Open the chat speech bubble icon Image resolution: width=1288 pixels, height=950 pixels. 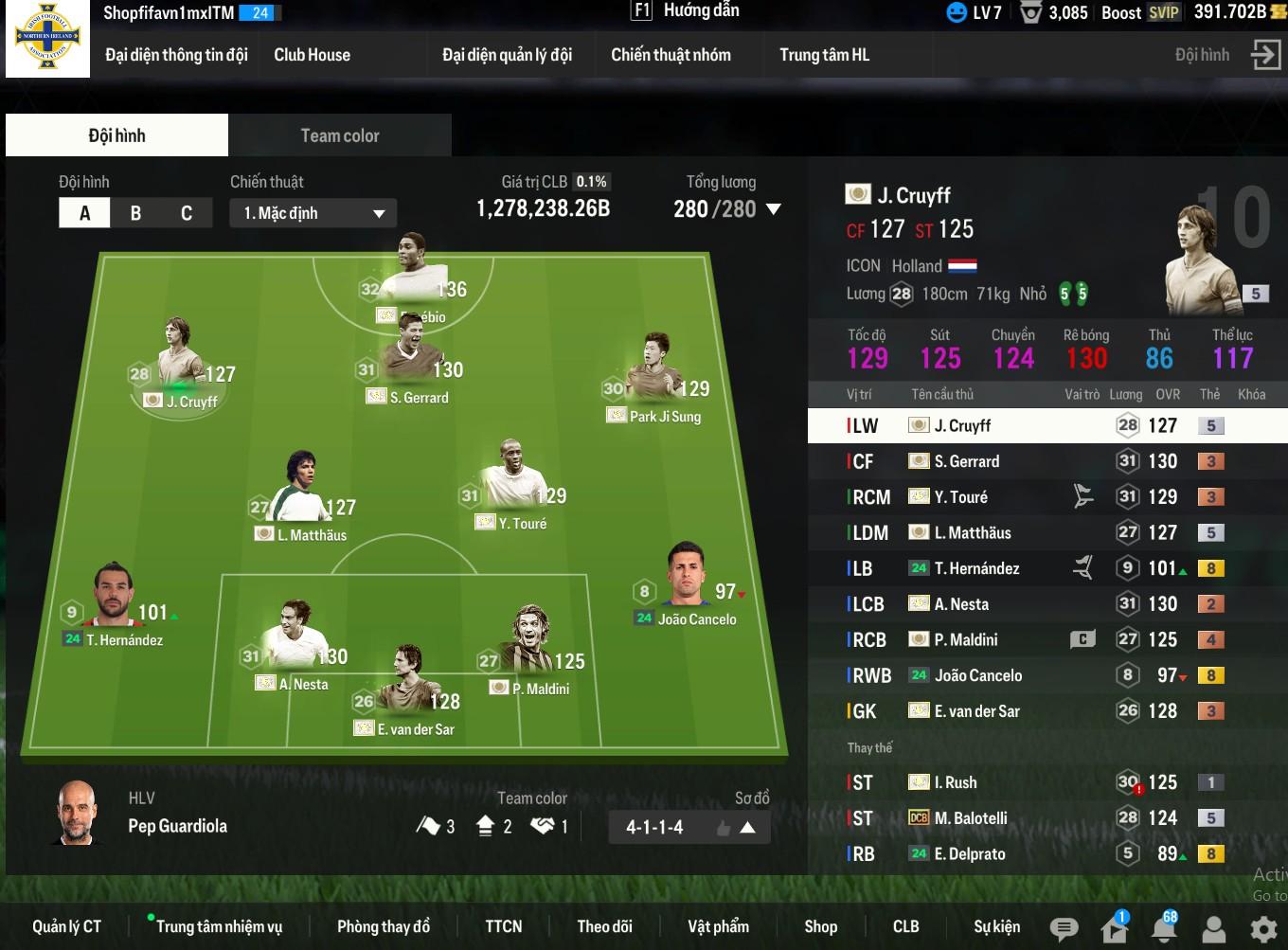(x=1064, y=928)
